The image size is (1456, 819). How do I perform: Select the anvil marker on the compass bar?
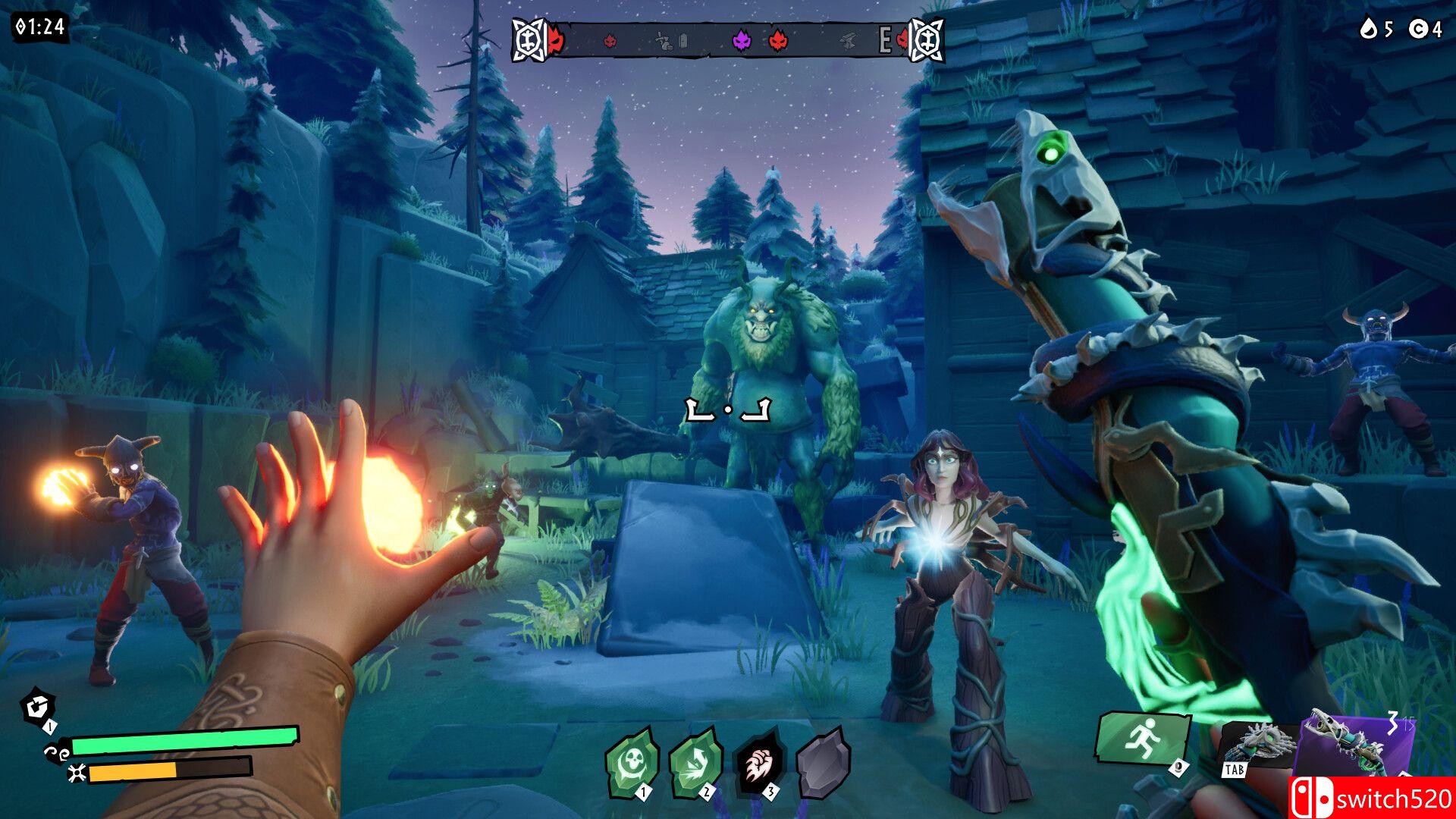pyautogui.click(x=848, y=41)
